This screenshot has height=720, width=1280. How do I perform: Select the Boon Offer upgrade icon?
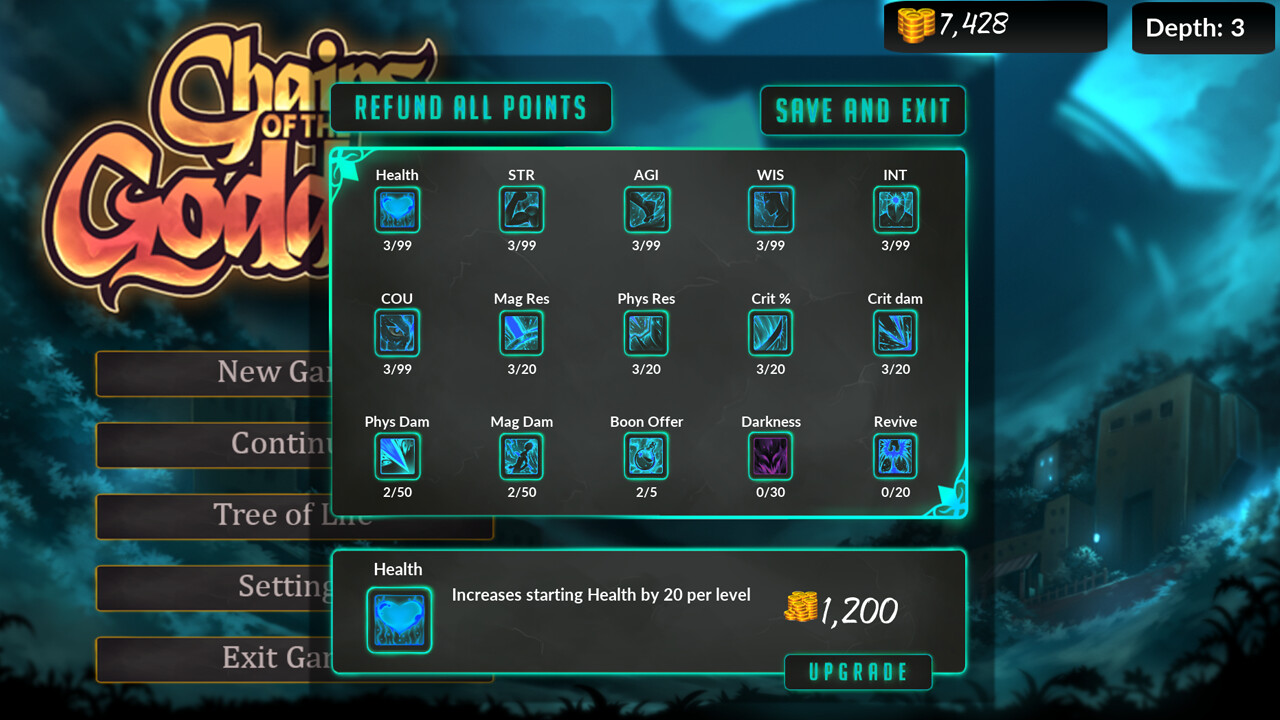click(x=646, y=457)
